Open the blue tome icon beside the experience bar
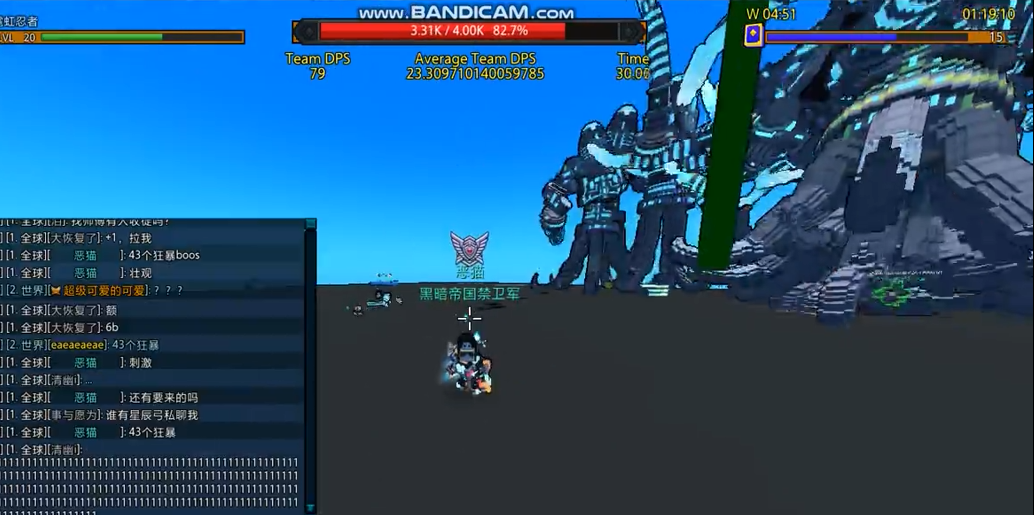Viewport: 1034px width, 515px height. pos(753,36)
